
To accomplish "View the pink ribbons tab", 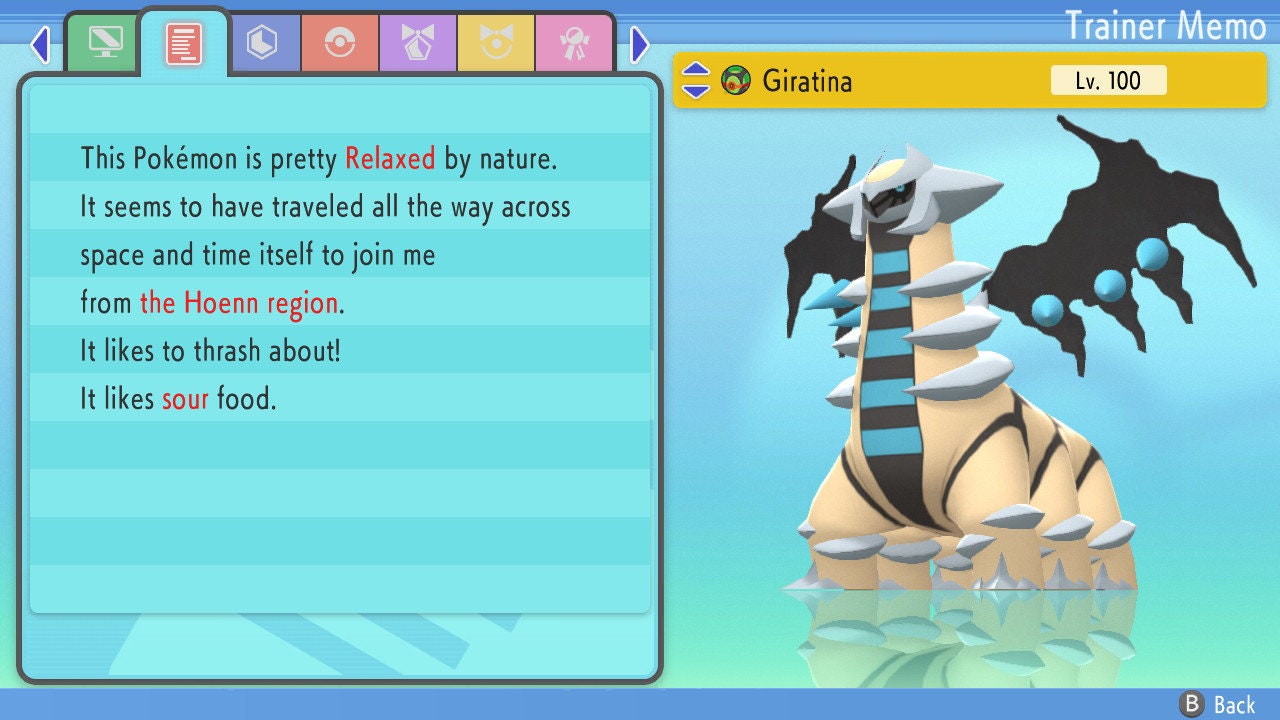I will pos(574,43).
